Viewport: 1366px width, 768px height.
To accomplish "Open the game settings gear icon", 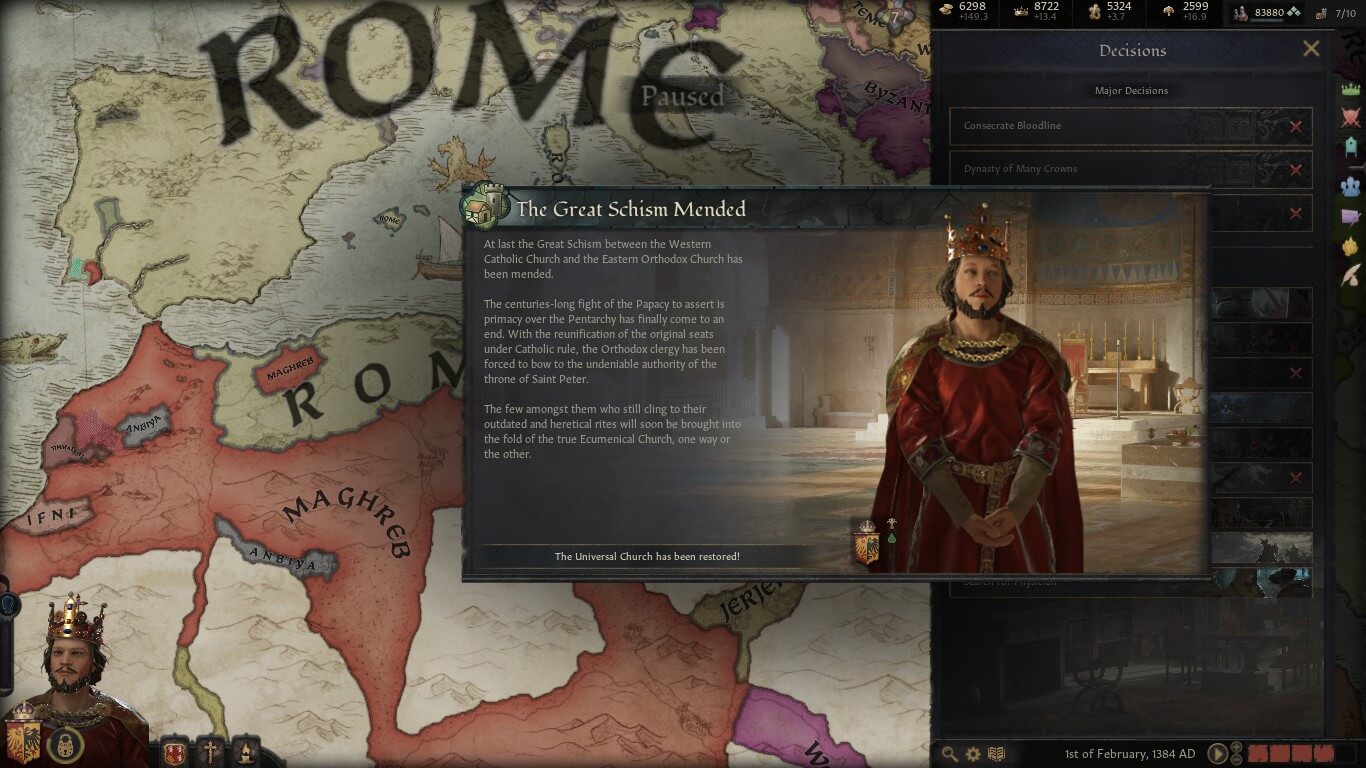I will [x=972, y=754].
